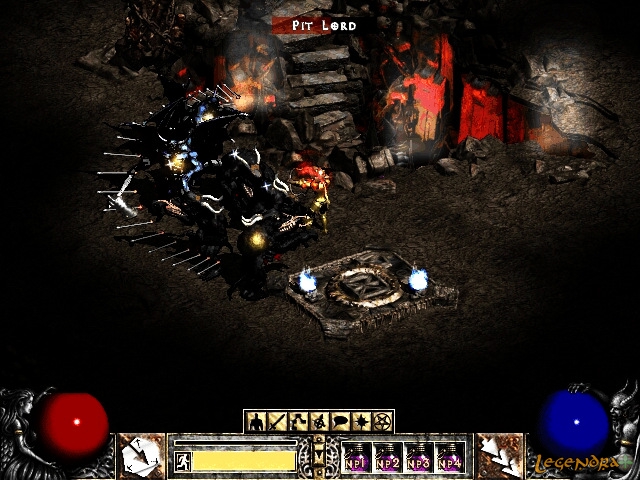
Task: Open the character screen figure icon
Action: pyautogui.click(x=255, y=421)
